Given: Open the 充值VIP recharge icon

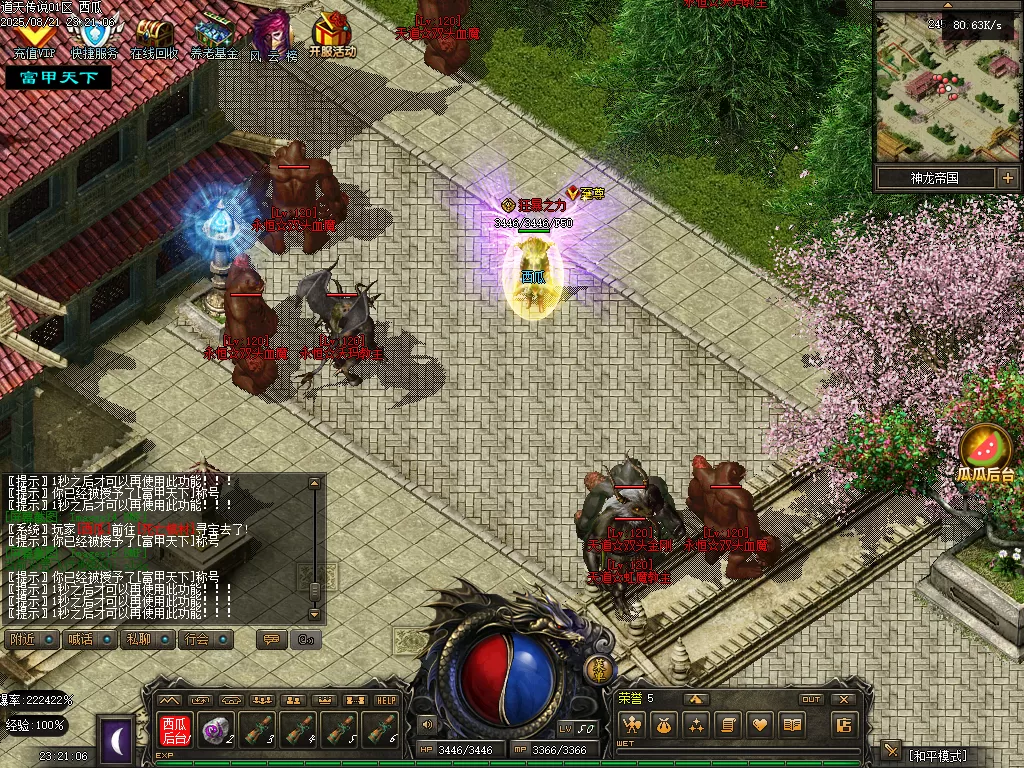Looking at the screenshot, I should 36,35.
